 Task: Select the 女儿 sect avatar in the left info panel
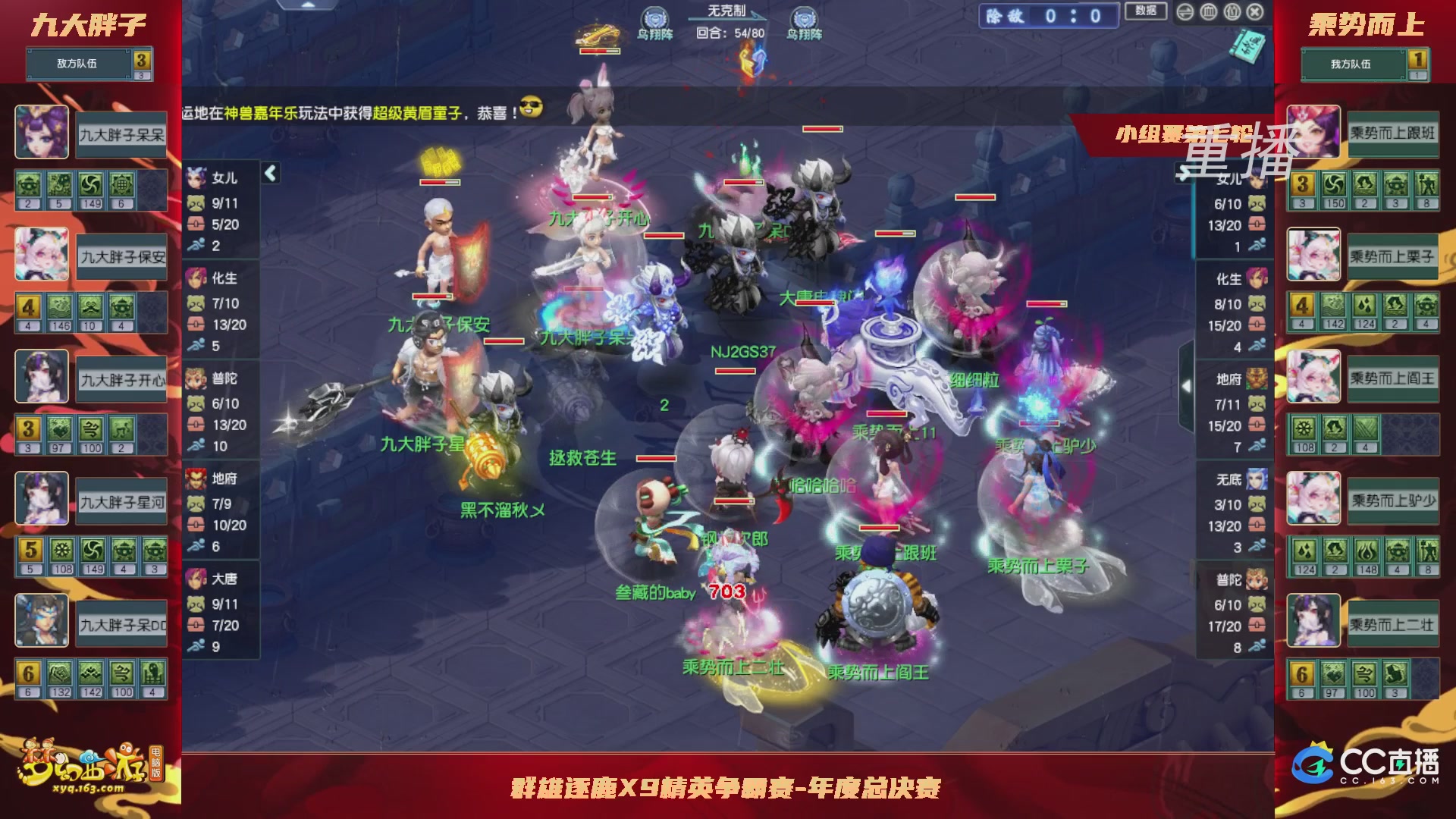point(196,177)
